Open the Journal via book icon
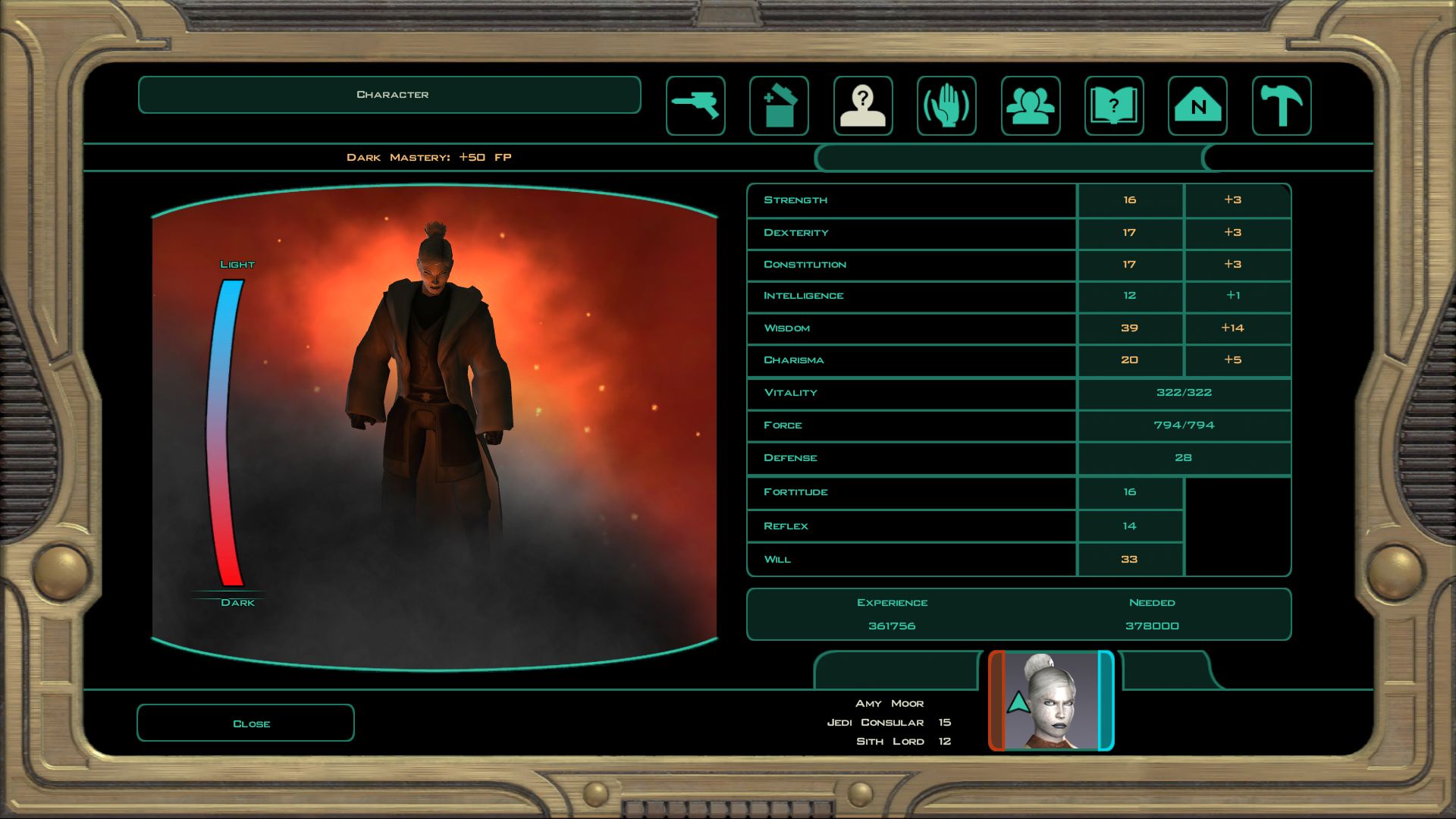 click(x=1113, y=106)
